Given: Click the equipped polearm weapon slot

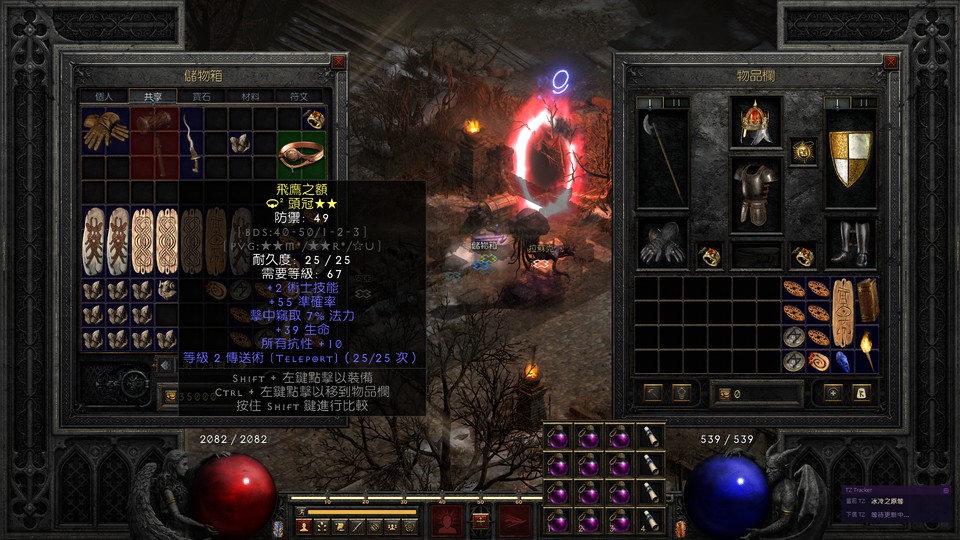Looking at the screenshot, I should [x=662, y=158].
